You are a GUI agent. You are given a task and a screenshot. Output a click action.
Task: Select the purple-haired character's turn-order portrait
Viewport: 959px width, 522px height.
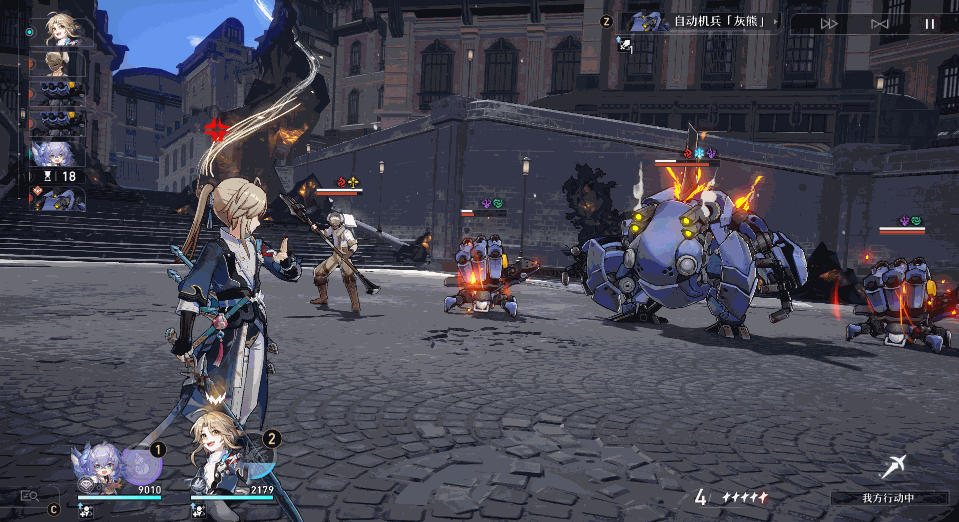tap(59, 153)
